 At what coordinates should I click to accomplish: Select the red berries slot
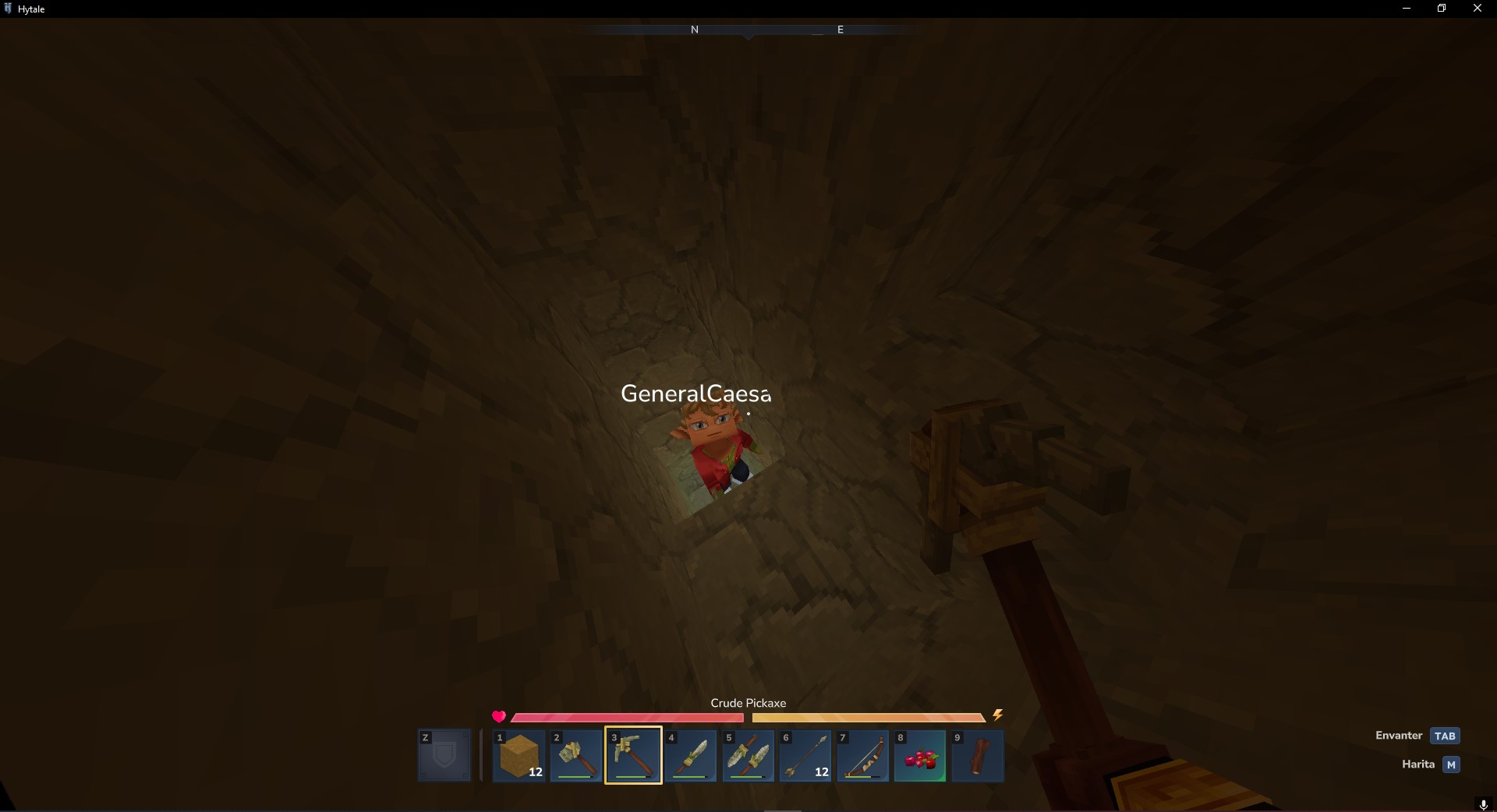coord(920,755)
